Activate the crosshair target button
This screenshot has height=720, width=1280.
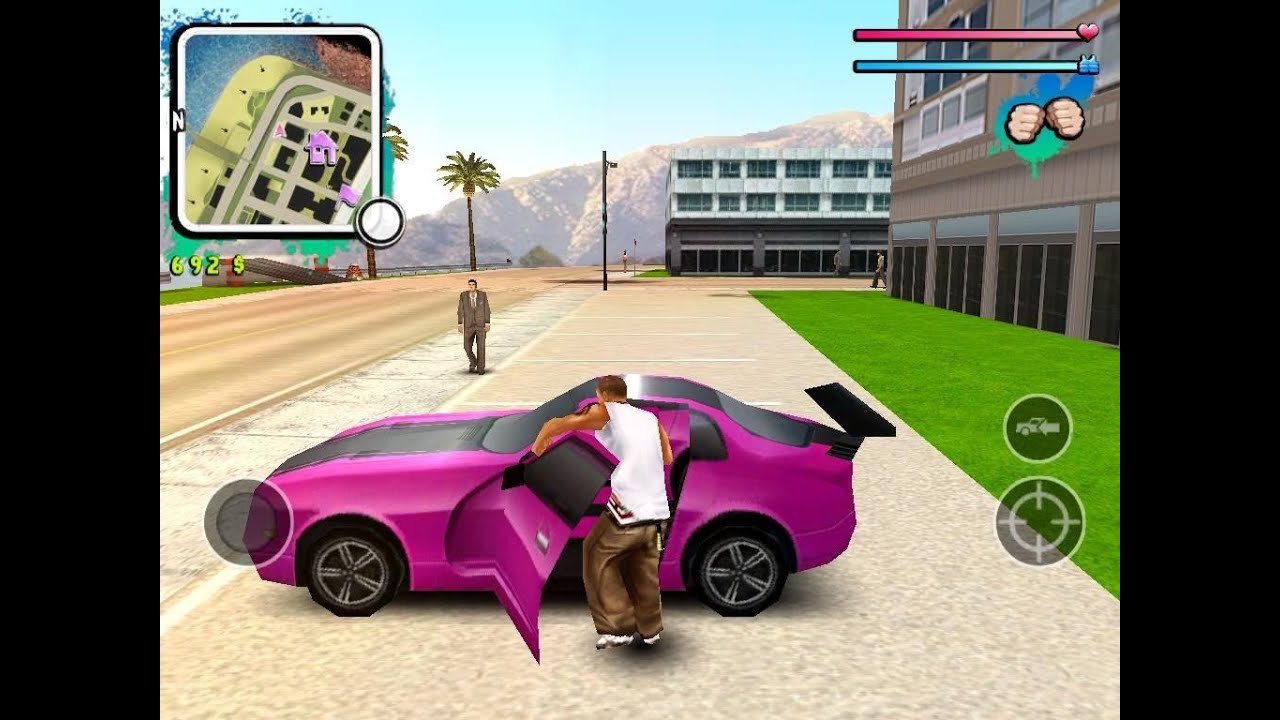(x=1040, y=520)
